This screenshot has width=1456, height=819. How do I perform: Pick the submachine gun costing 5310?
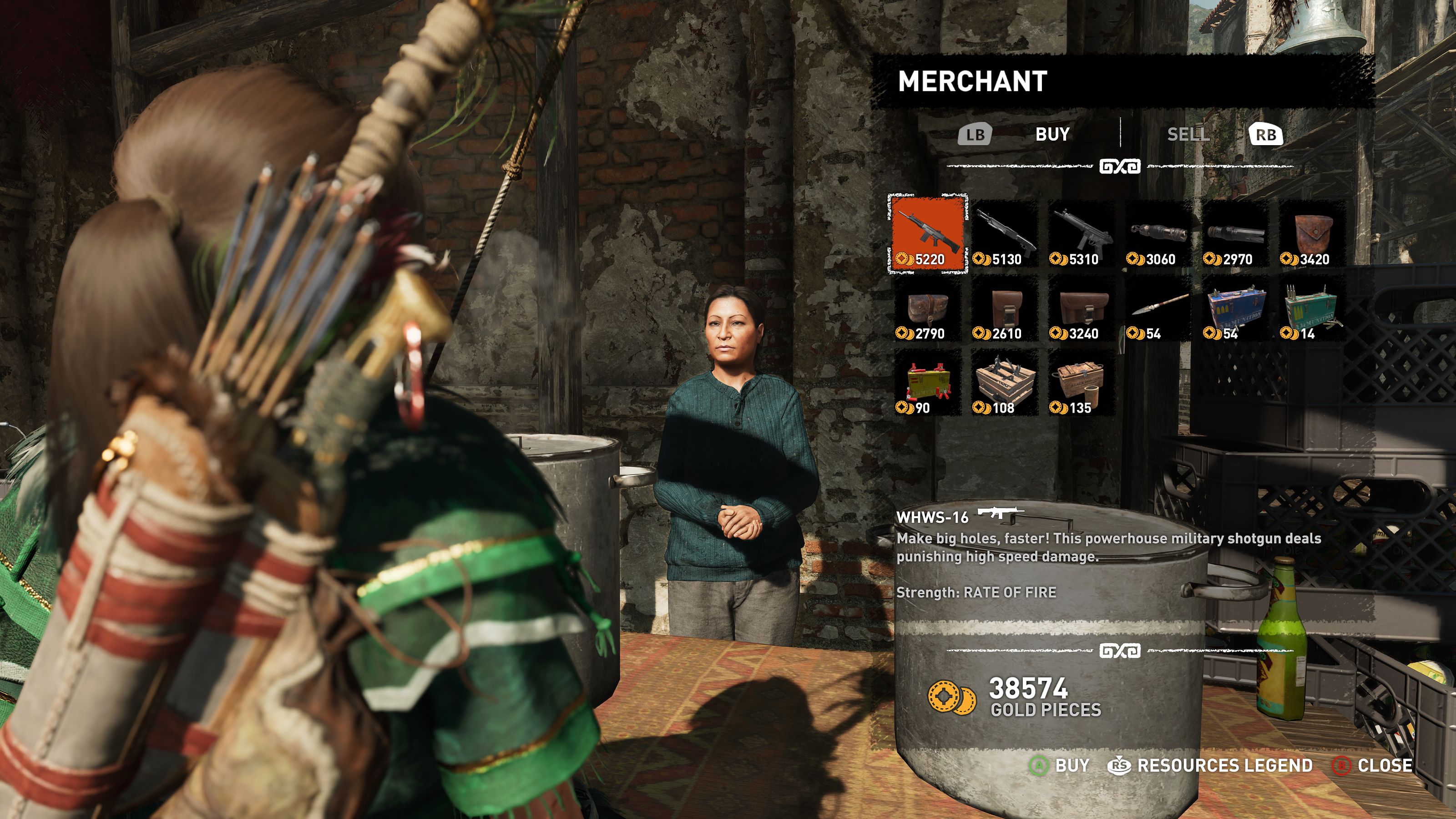coord(1081,233)
